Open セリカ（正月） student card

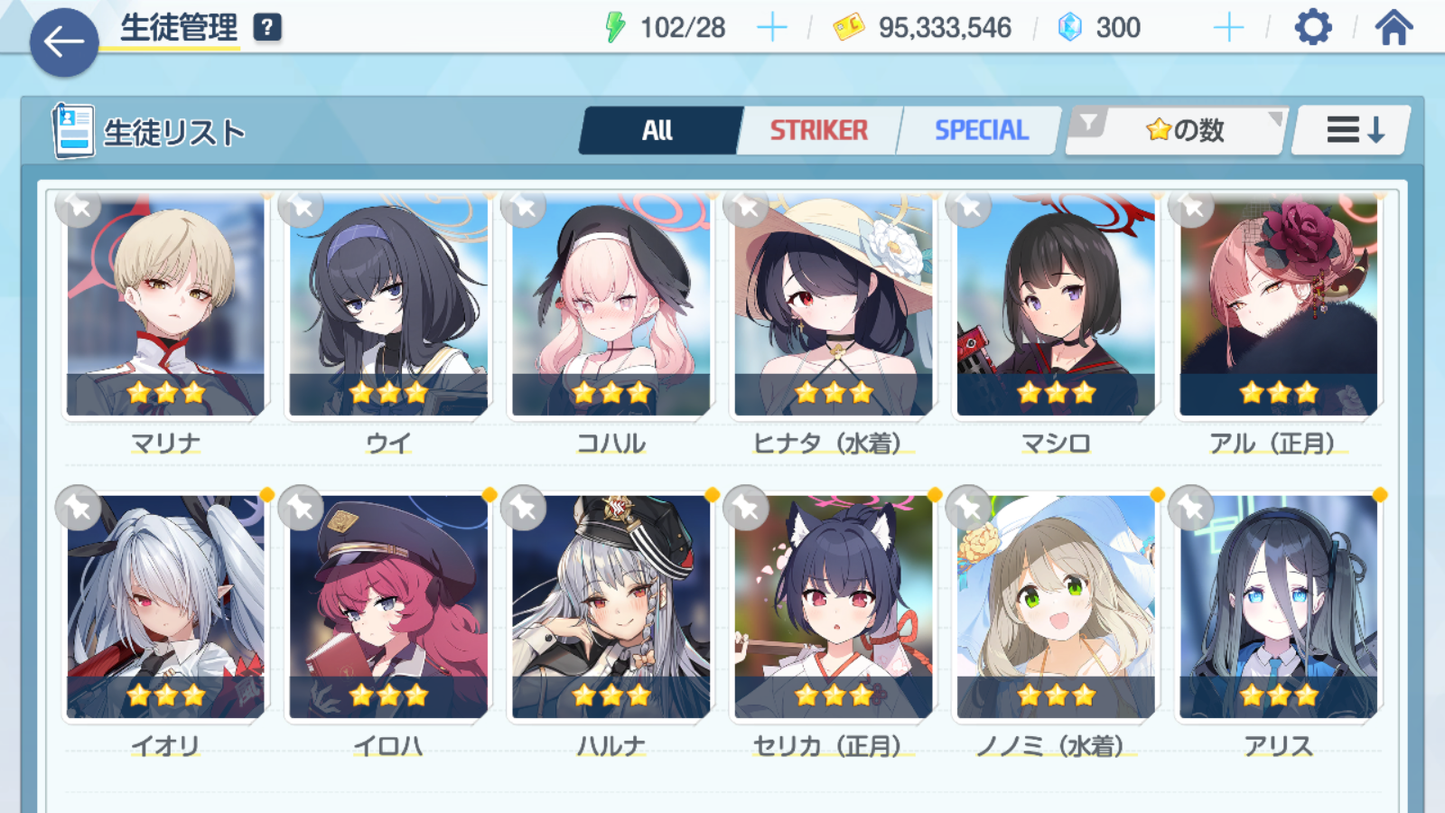tap(833, 607)
